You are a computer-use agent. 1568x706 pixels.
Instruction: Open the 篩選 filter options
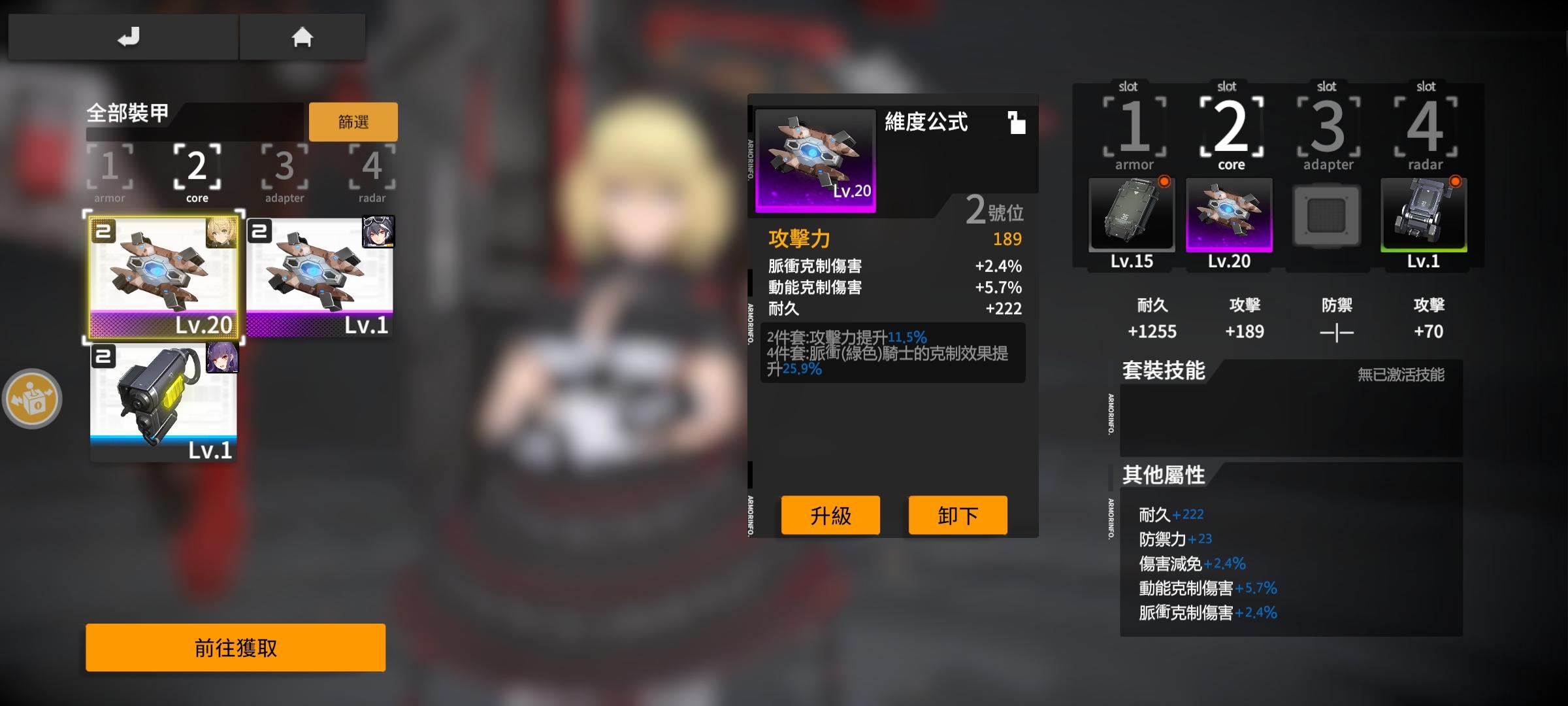pos(353,122)
